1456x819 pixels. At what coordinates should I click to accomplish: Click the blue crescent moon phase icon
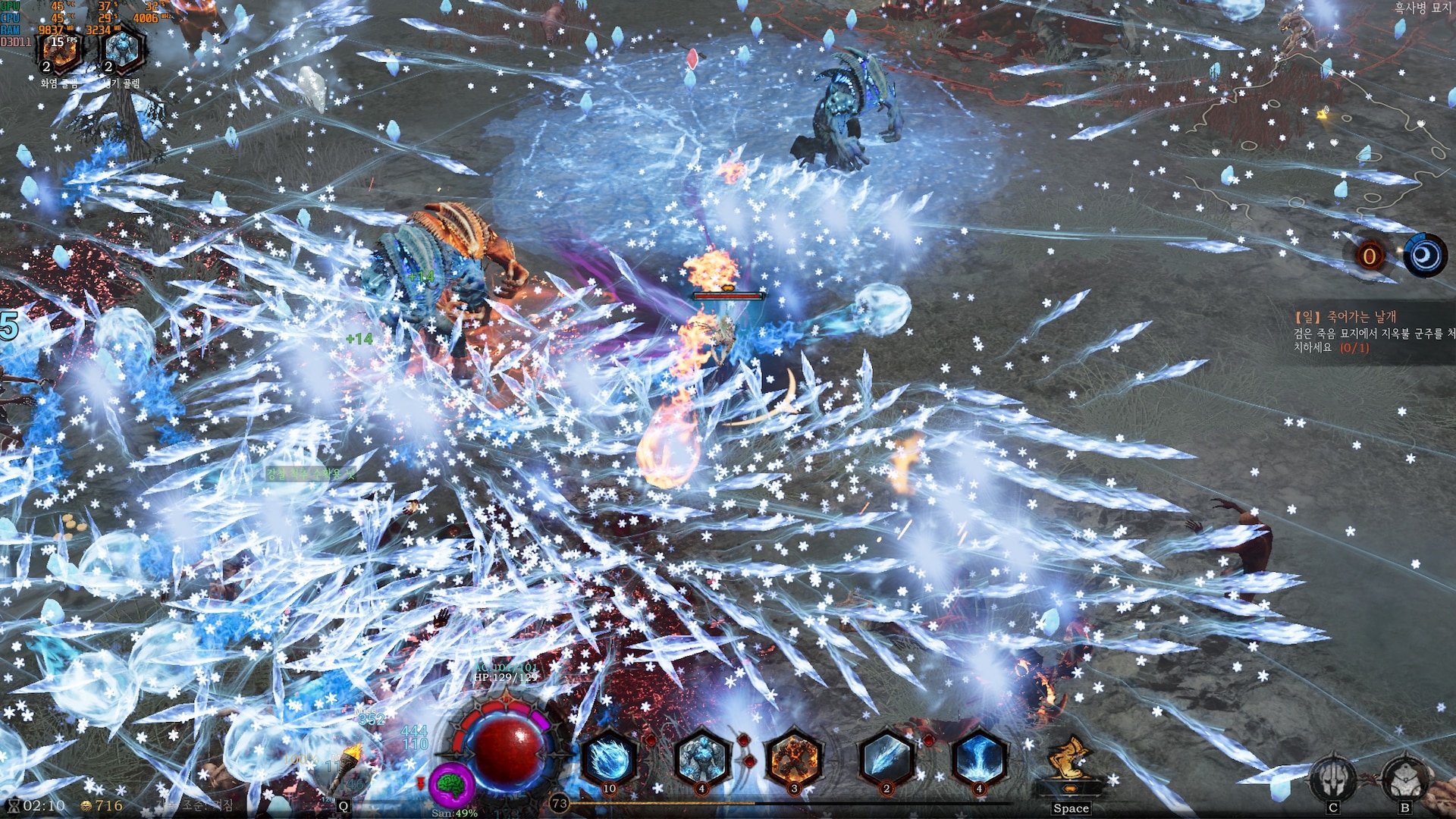(1424, 256)
